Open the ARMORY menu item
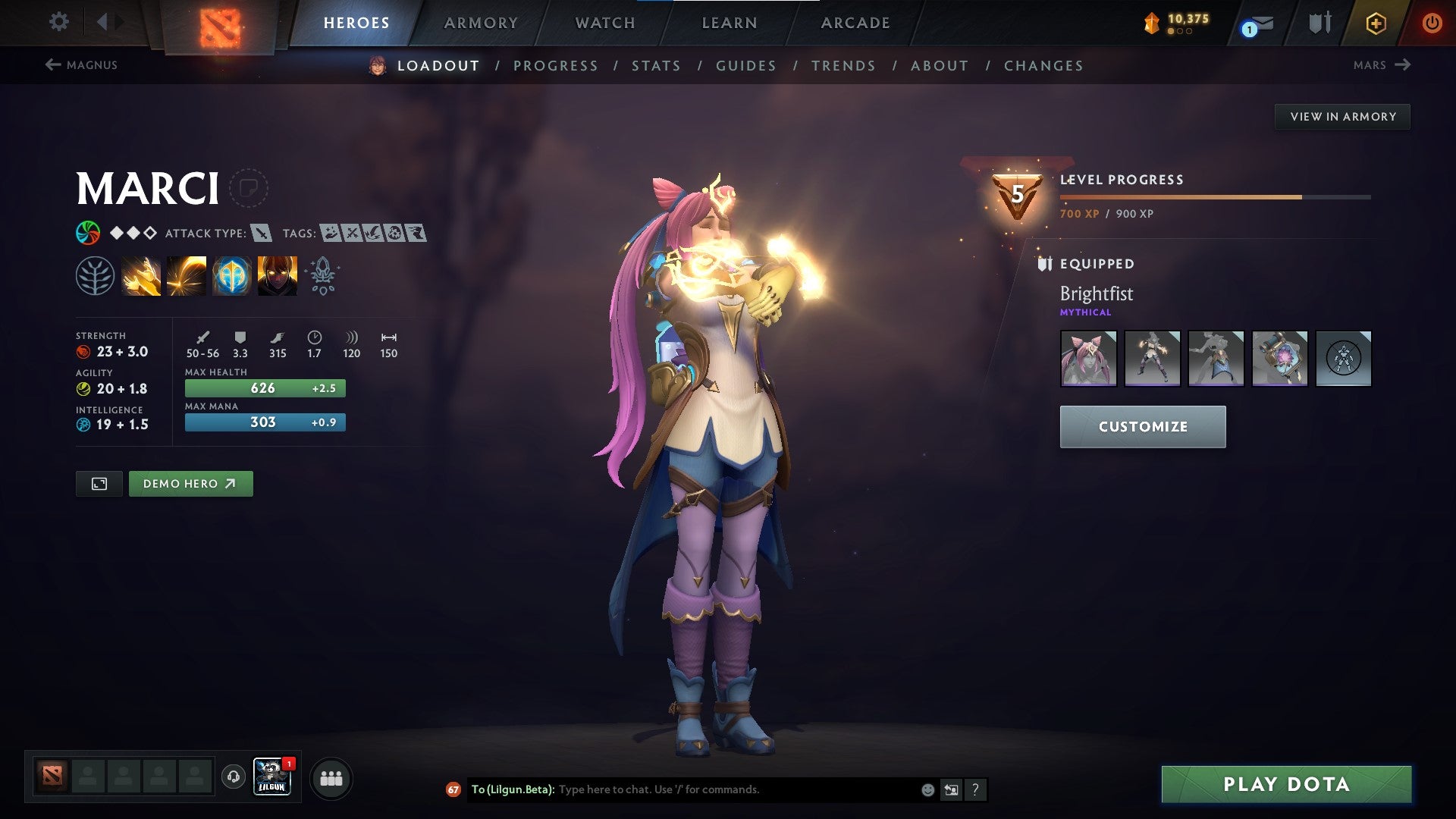1456x819 pixels. [481, 23]
